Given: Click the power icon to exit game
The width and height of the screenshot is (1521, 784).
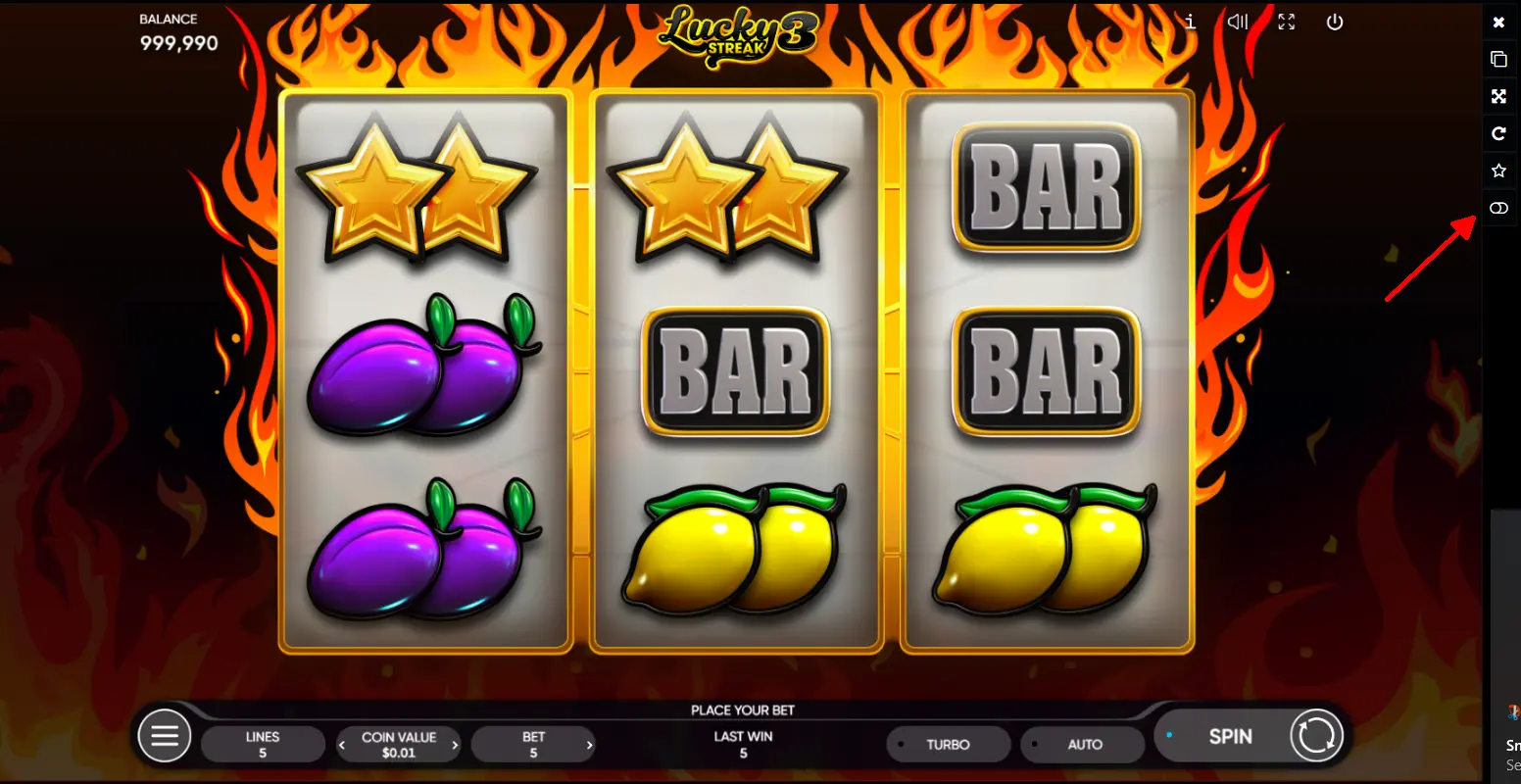Looking at the screenshot, I should pyautogui.click(x=1334, y=22).
